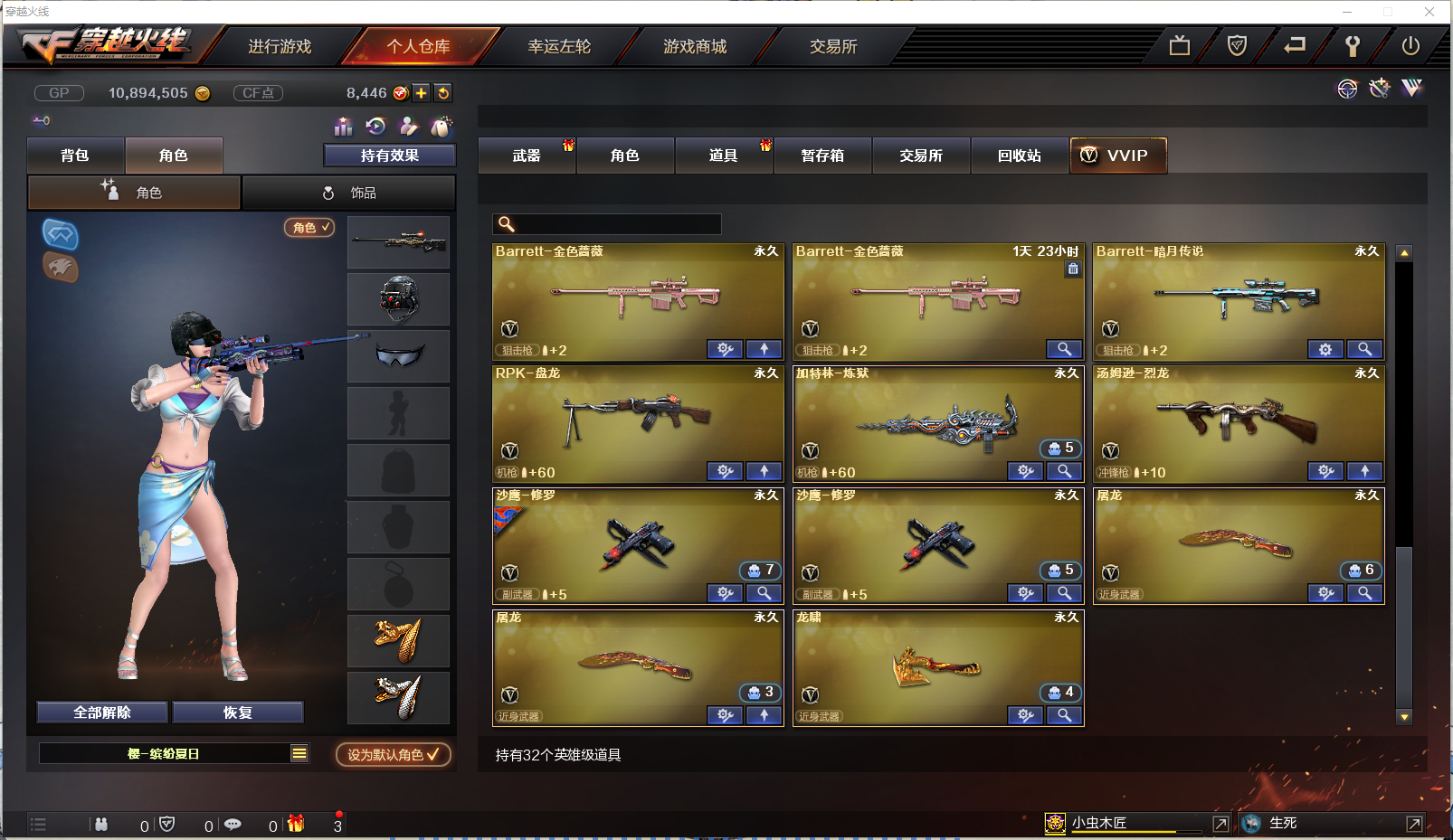This screenshot has width=1453, height=840.
Task: Open the TV/live stream icon in title bar
Action: pyautogui.click(x=1179, y=43)
